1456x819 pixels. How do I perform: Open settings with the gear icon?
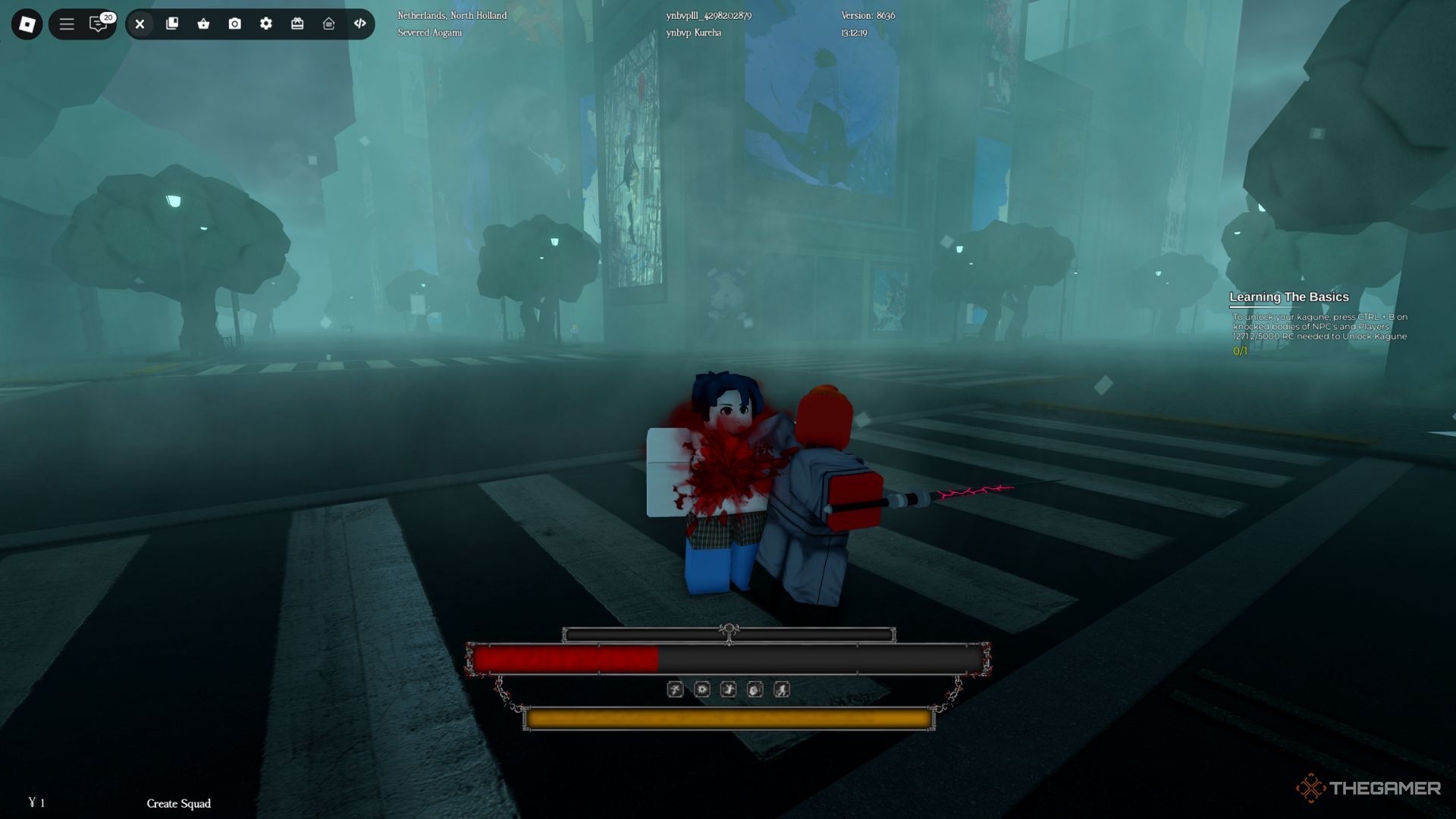pos(266,24)
